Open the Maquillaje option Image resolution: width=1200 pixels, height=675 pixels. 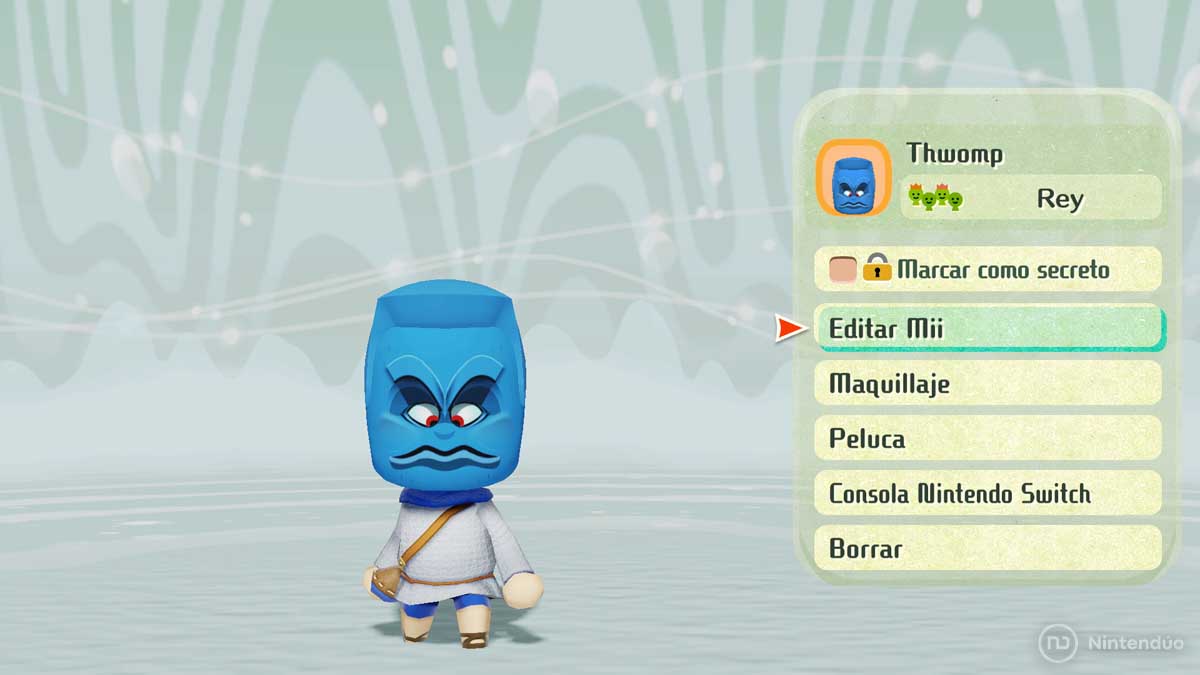pos(988,383)
